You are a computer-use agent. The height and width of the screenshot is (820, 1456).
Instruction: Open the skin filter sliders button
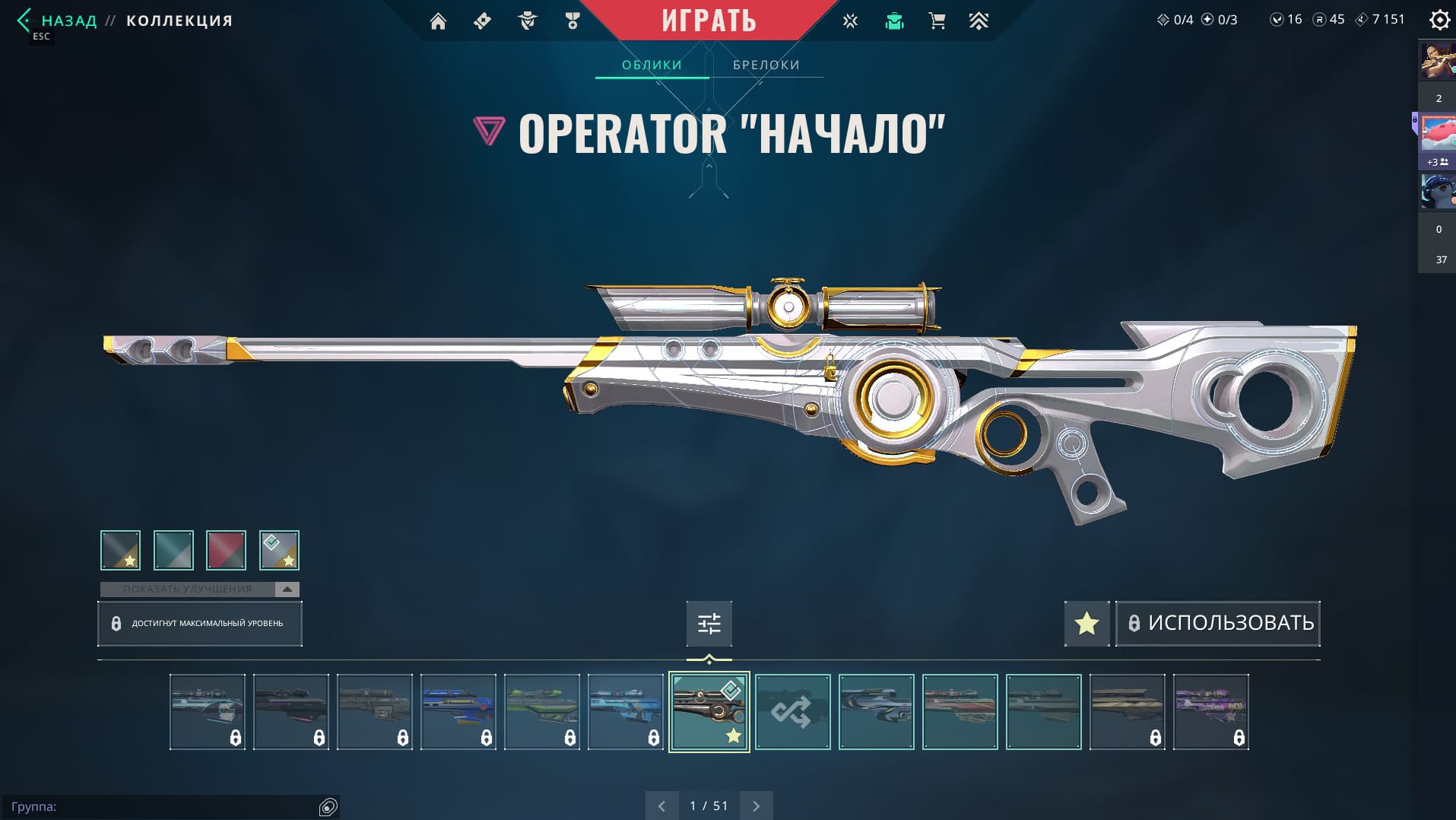point(709,624)
